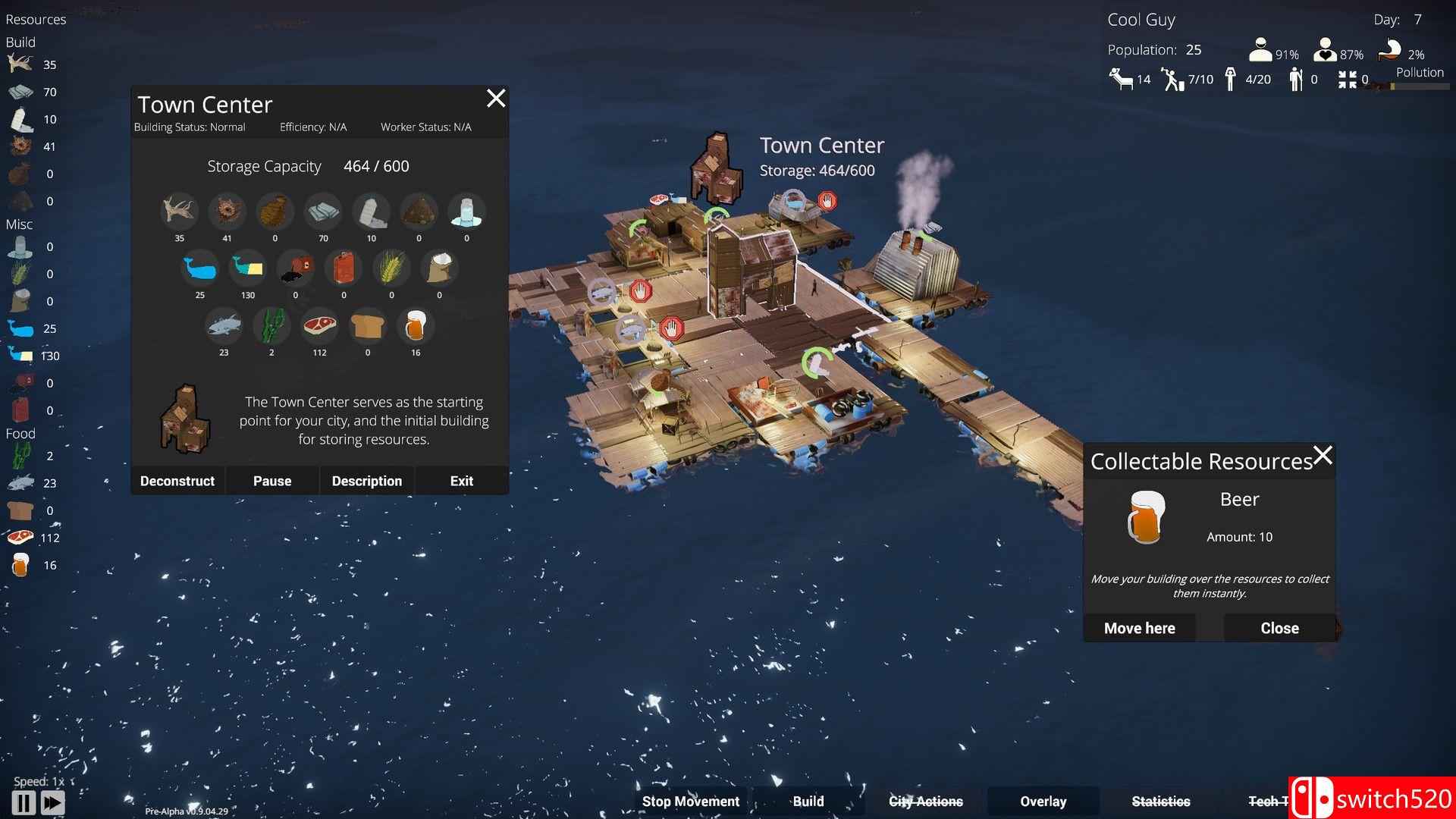This screenshot has width=1456, height=819.
Task: Open the building Description
Action: tap(367, 481)
